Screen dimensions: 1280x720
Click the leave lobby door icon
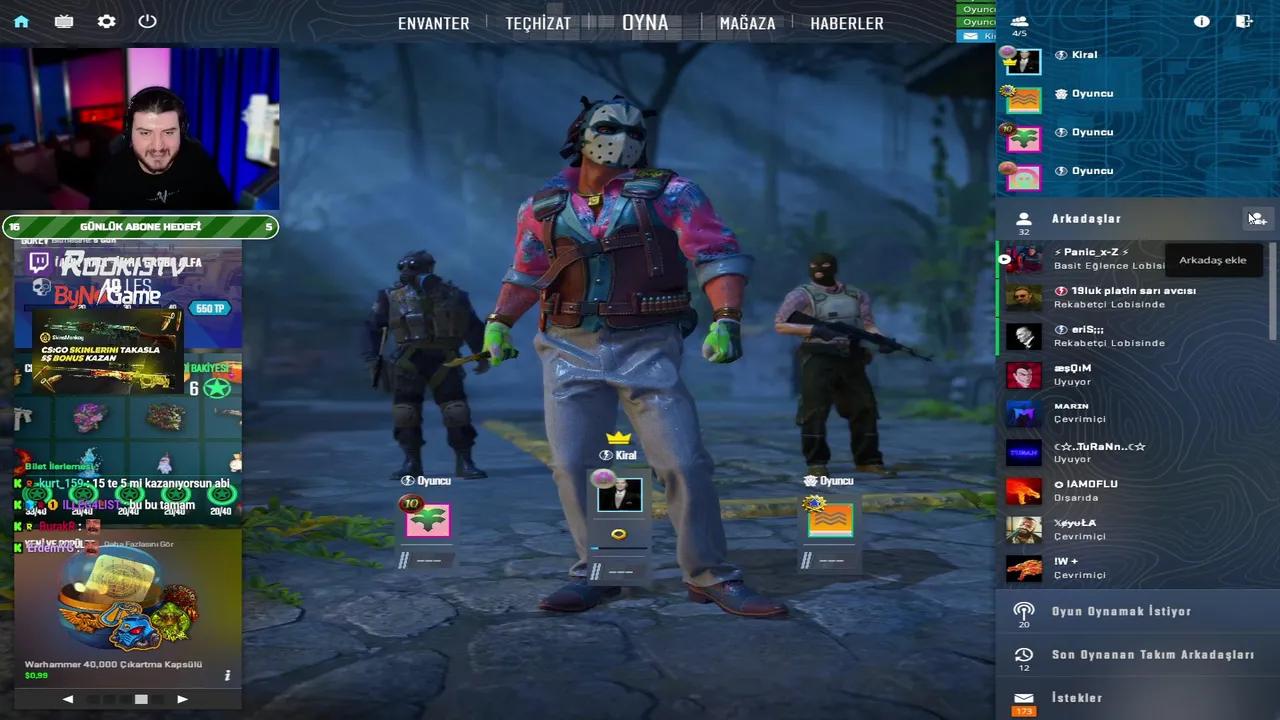[x=1243, y=20]
